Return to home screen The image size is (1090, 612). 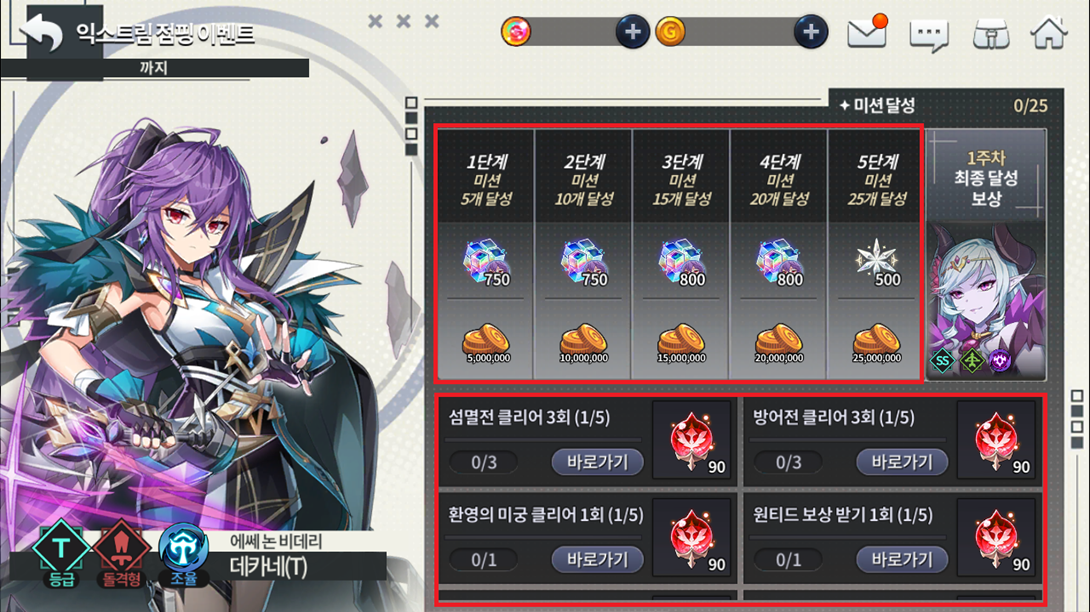1048,33
